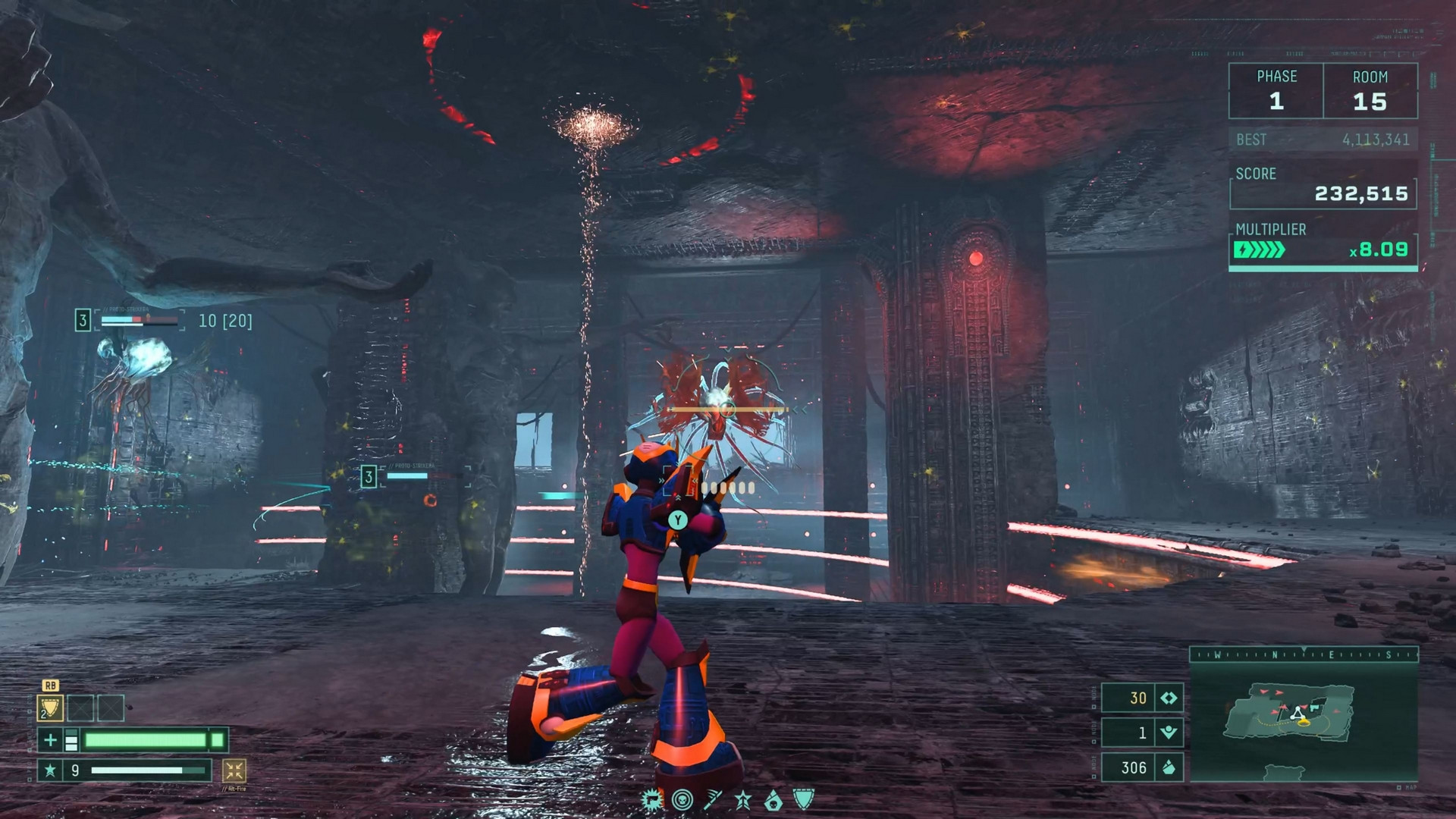Viewport: 1456px width, 819px height.
Task: Select the yellow shield consumable slot showing 2
Action: point(51,708)
